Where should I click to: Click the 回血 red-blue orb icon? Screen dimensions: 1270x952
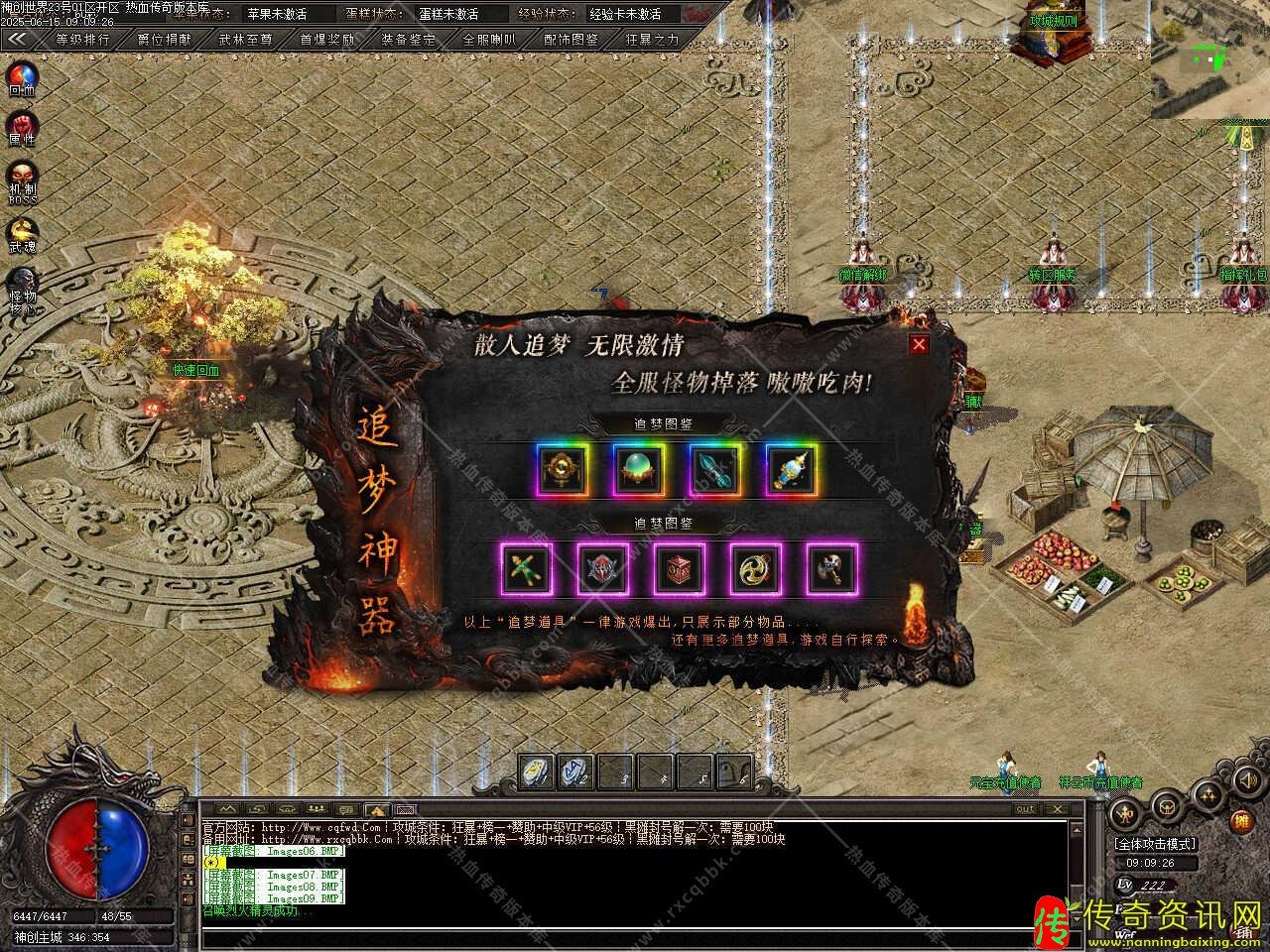click(22, 75)
